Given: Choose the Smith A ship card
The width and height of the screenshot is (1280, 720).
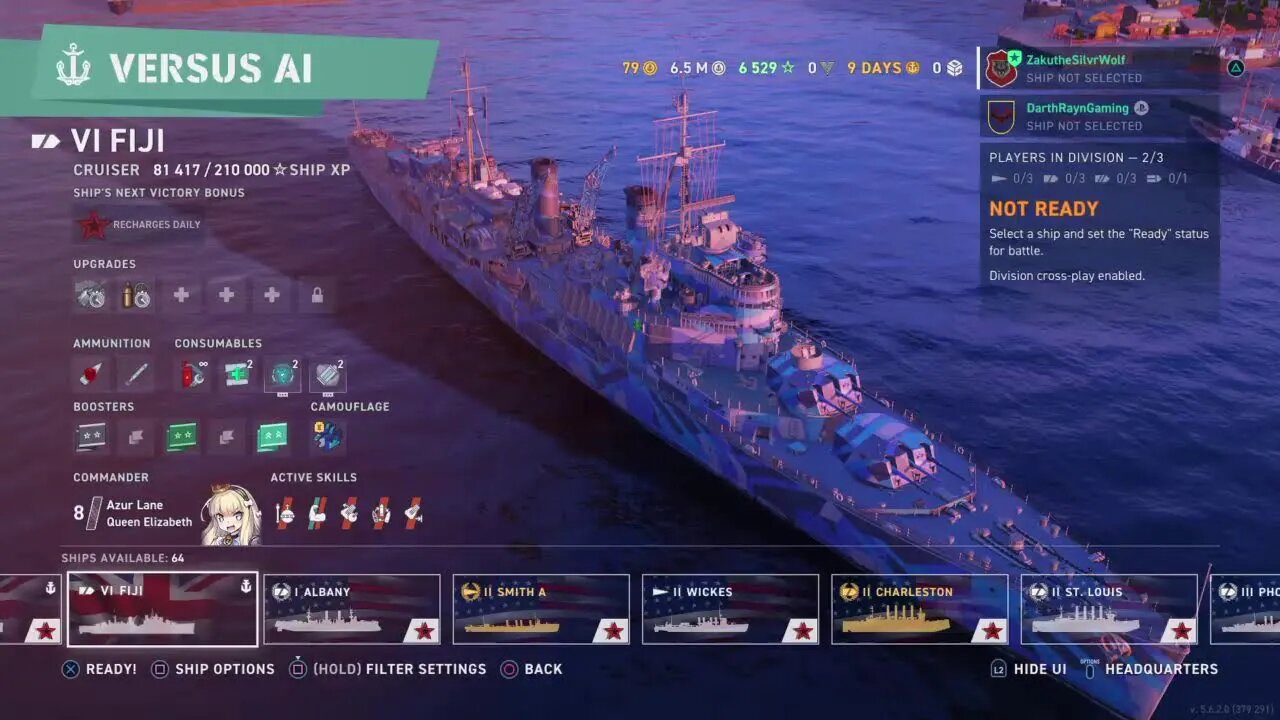Looking at the screenshot, I should [x=540, y=608].
